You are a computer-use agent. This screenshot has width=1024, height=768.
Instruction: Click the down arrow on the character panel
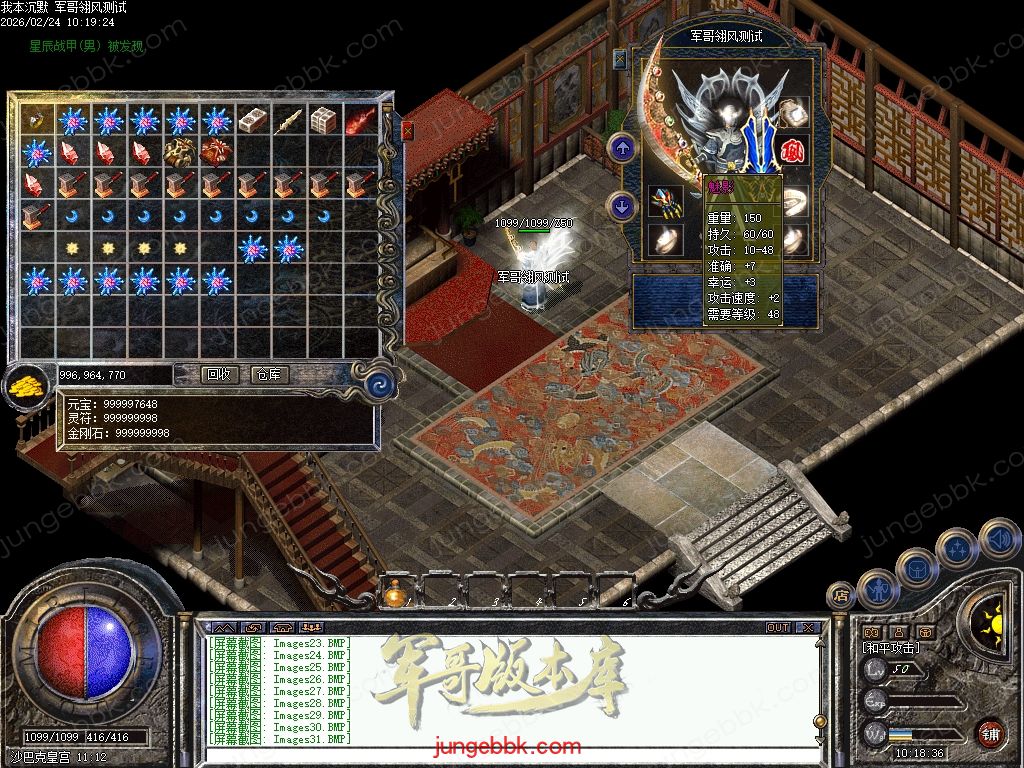[623, 207]
